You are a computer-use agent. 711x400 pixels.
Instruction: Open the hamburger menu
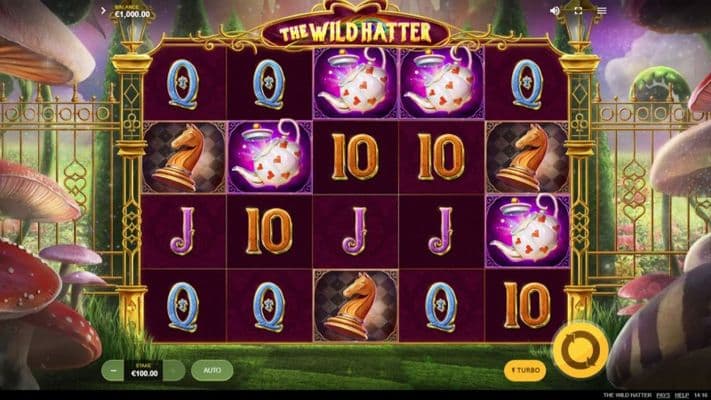click(x=600, y=11)
